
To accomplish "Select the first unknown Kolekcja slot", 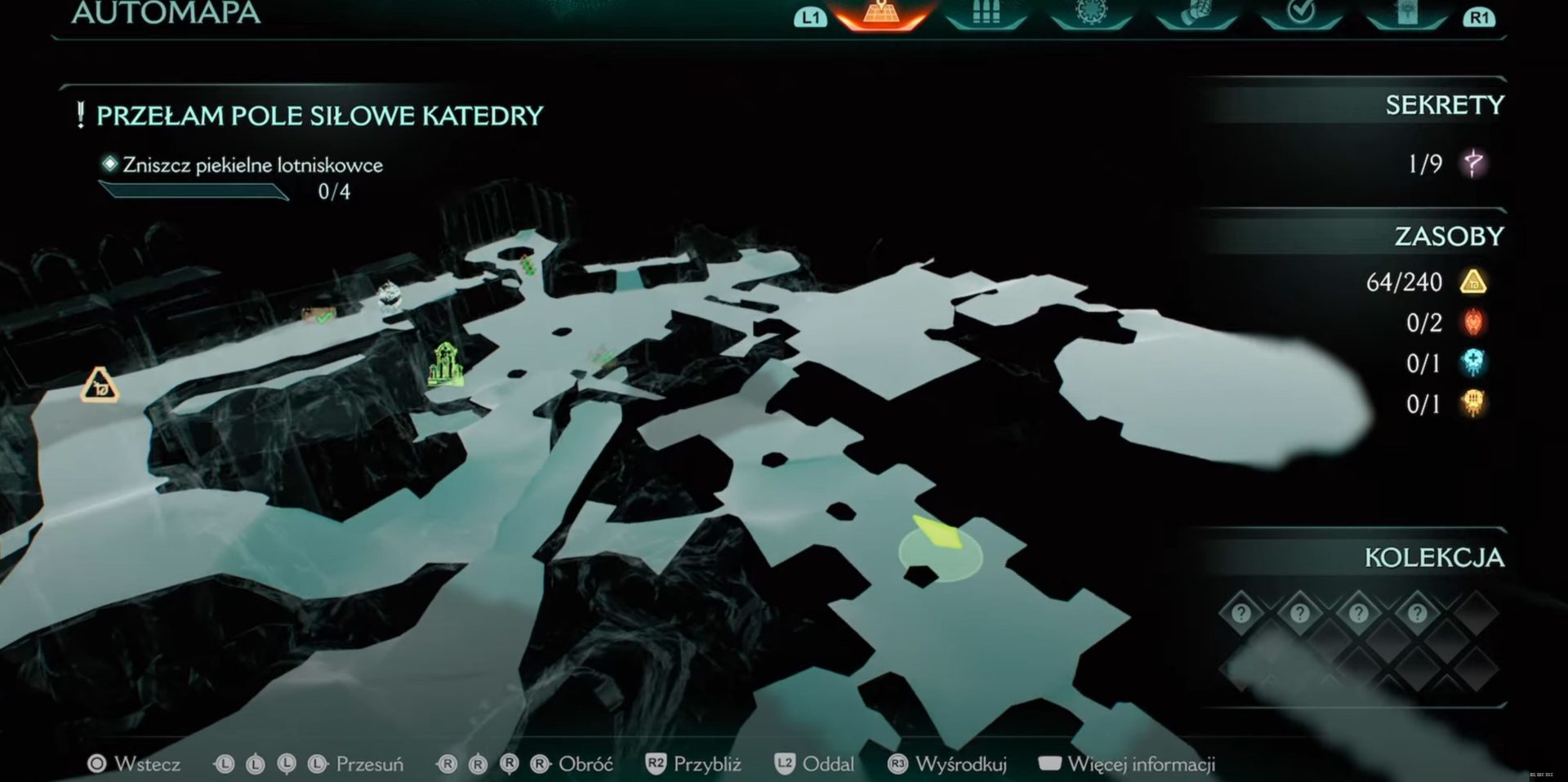I will (1241, 612).
